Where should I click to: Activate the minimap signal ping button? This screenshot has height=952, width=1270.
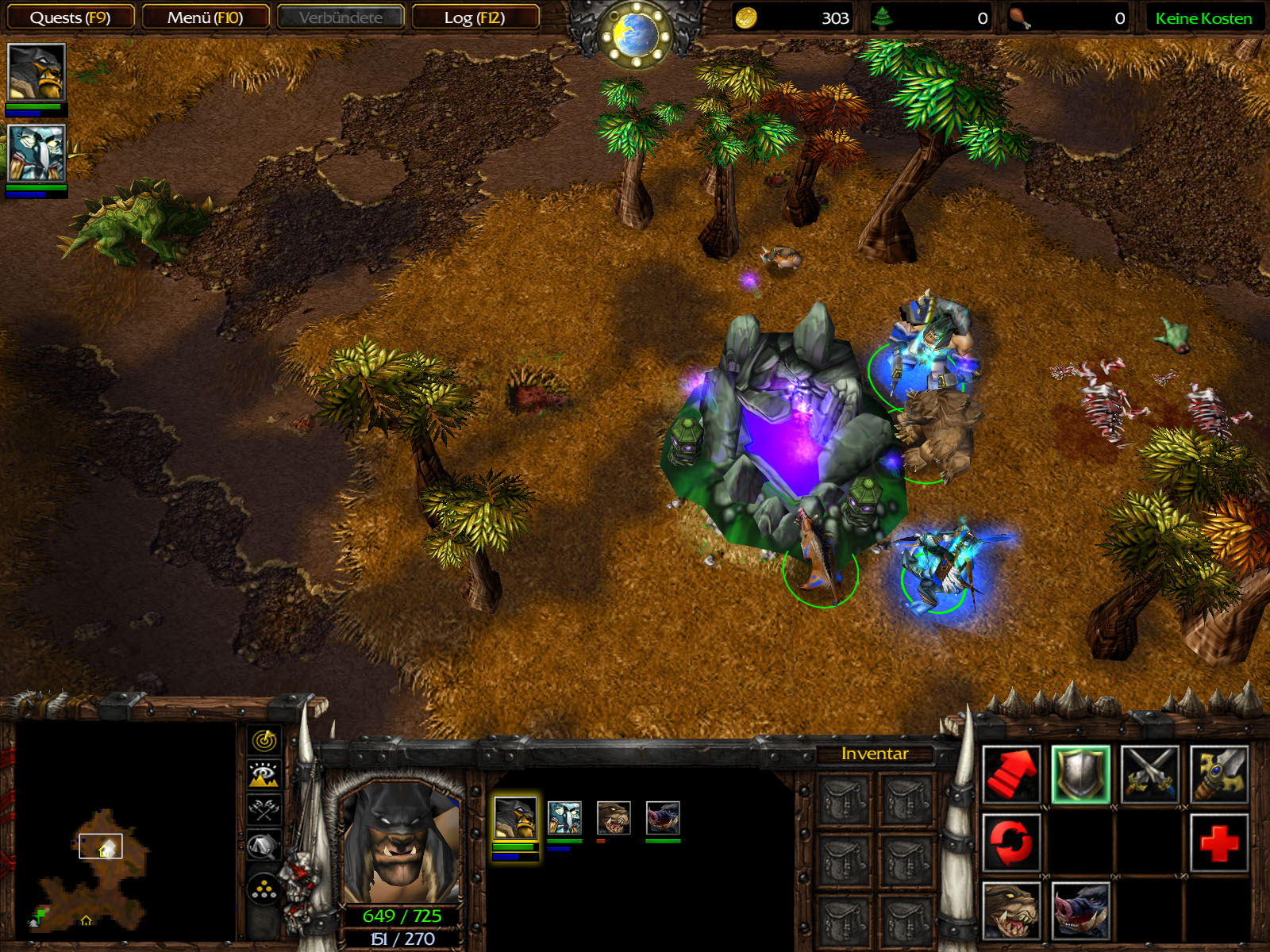point(264,740)
